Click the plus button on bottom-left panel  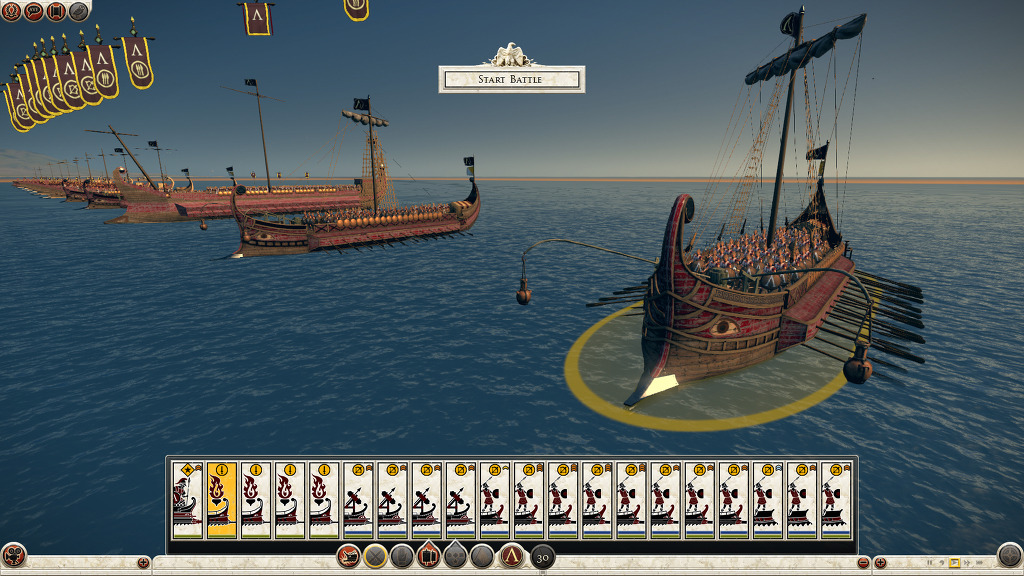coord(143,564)
